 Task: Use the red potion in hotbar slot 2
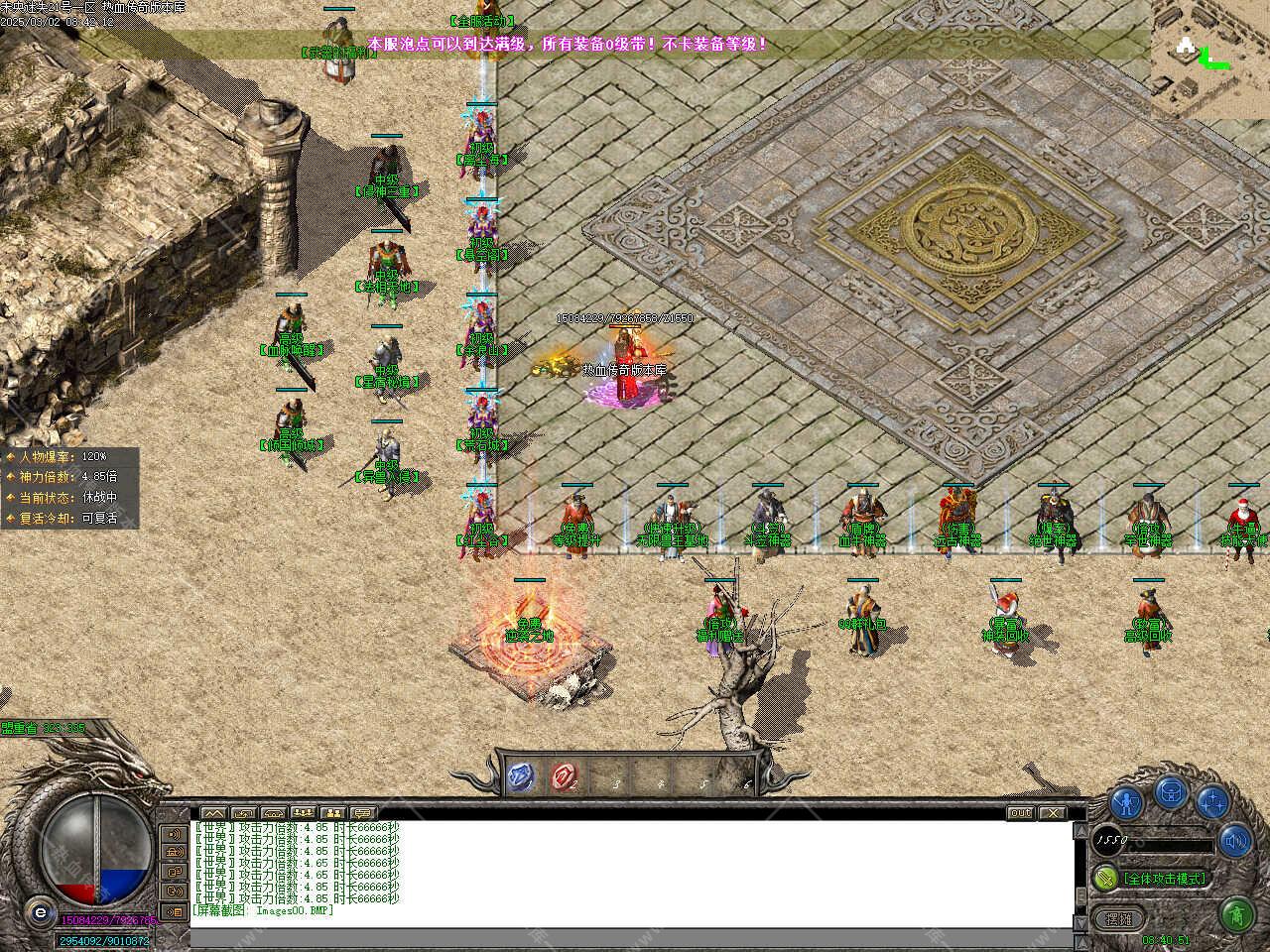coord(566,777)
